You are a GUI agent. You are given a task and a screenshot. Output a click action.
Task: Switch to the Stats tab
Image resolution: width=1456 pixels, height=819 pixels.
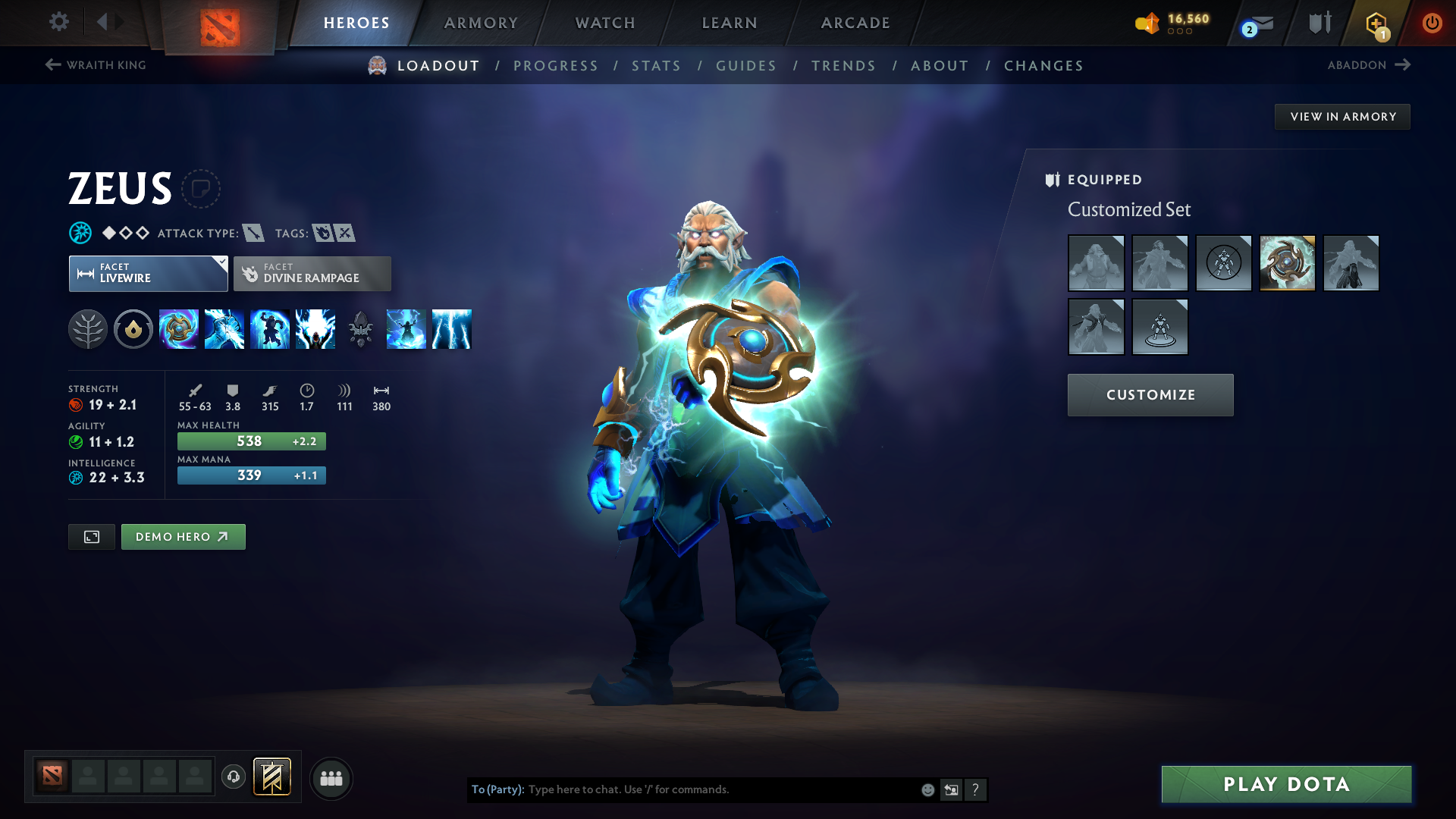(x=657, y=66)
